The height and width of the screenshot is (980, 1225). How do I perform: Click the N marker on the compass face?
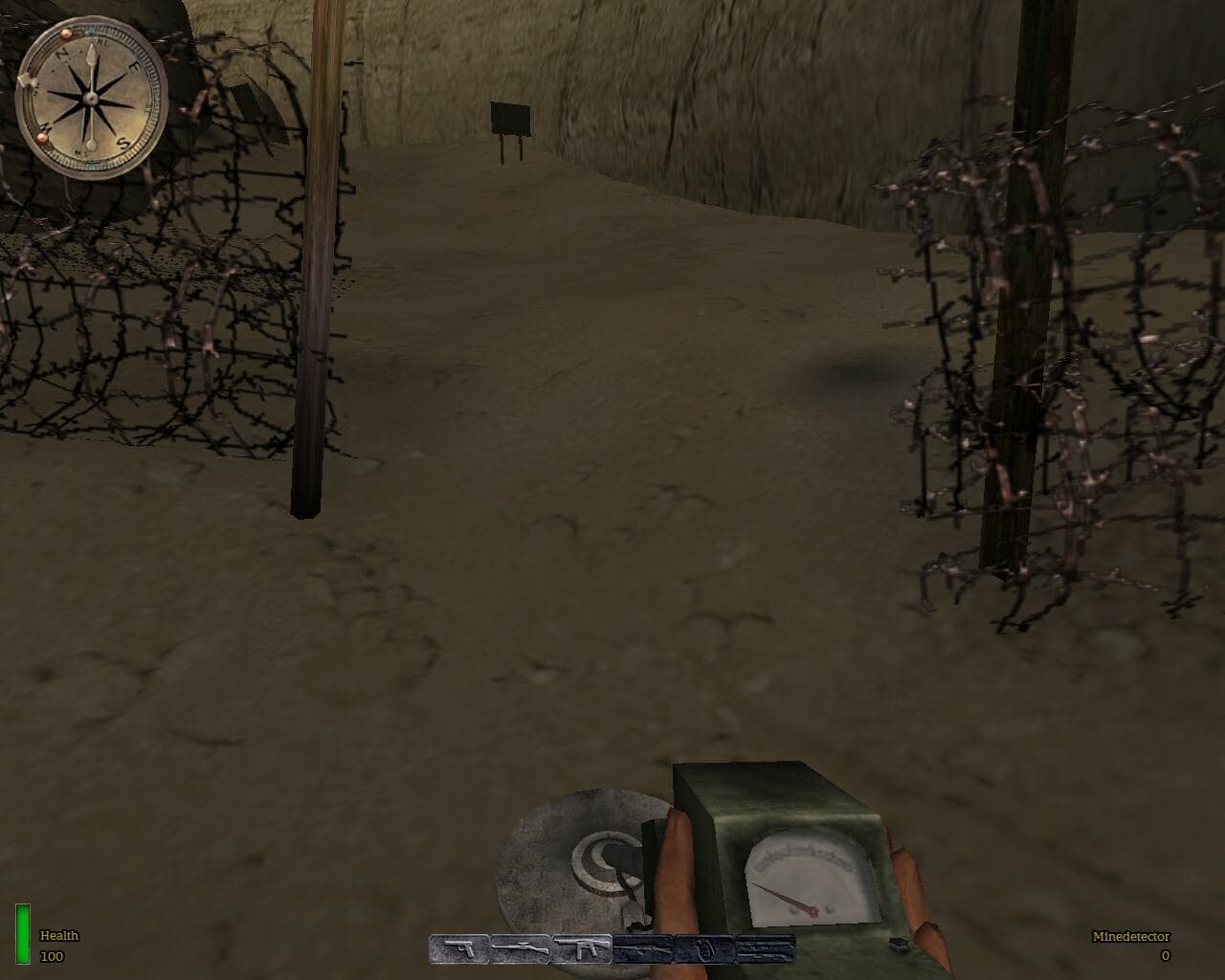61,55
